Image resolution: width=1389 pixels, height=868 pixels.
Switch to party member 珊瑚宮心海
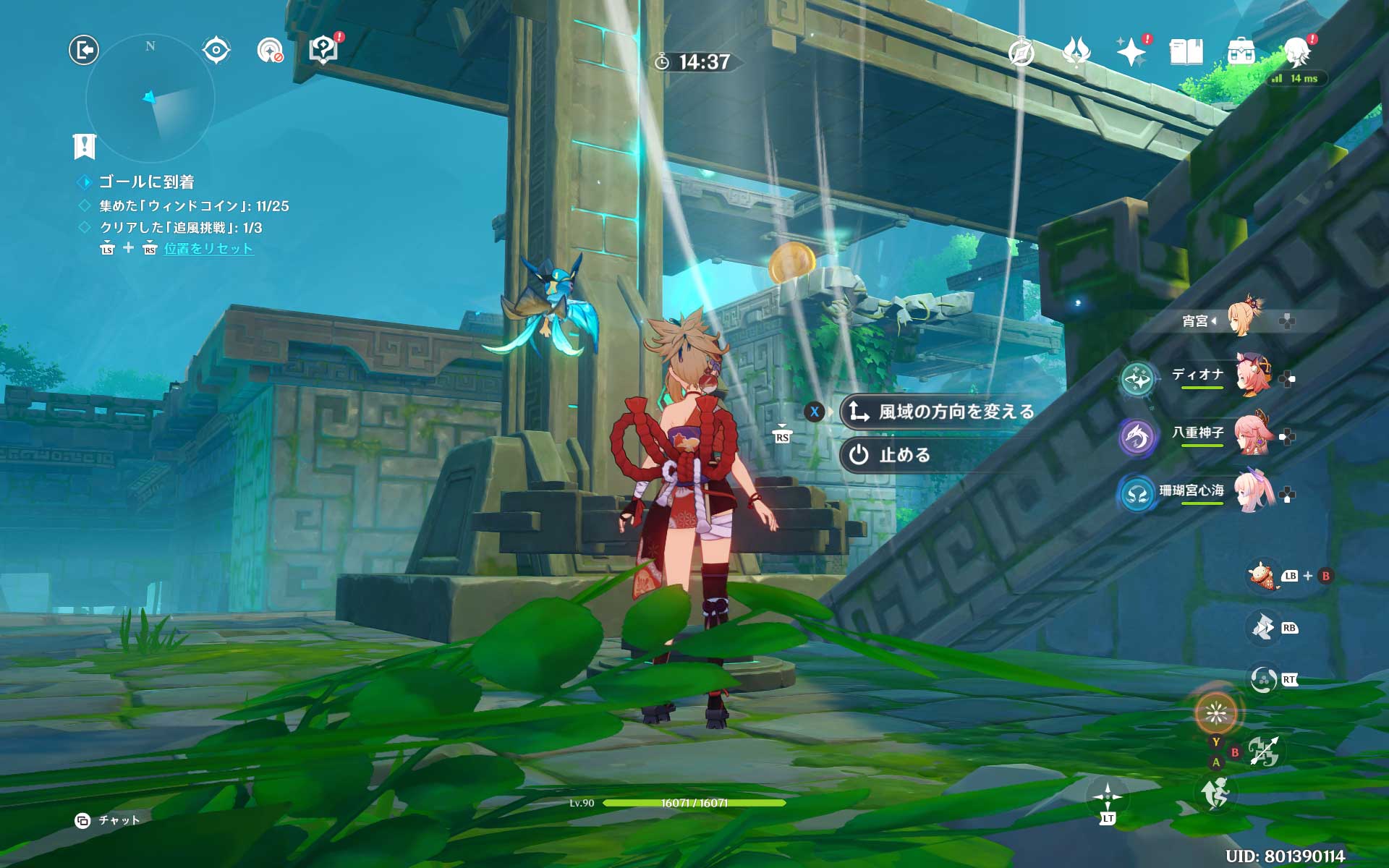click(x=1215, y=493)
